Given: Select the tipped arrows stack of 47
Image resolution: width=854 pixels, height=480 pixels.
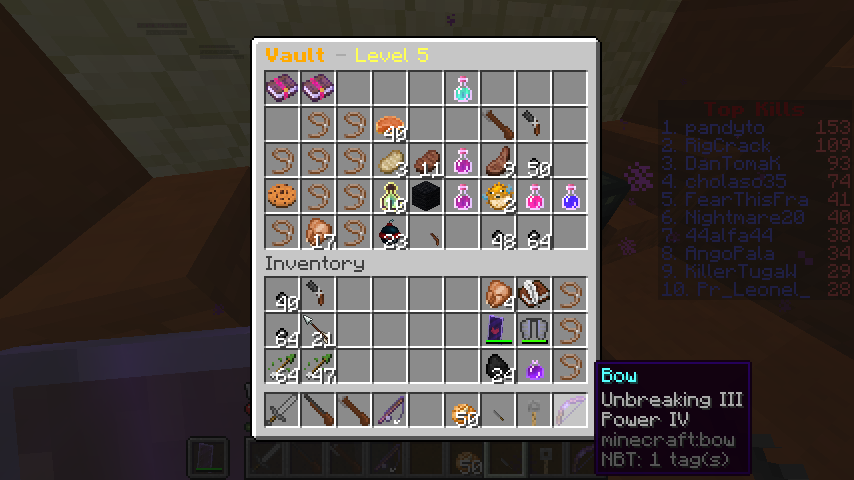Looking at the screenshot, I should [x=318, y=367].
